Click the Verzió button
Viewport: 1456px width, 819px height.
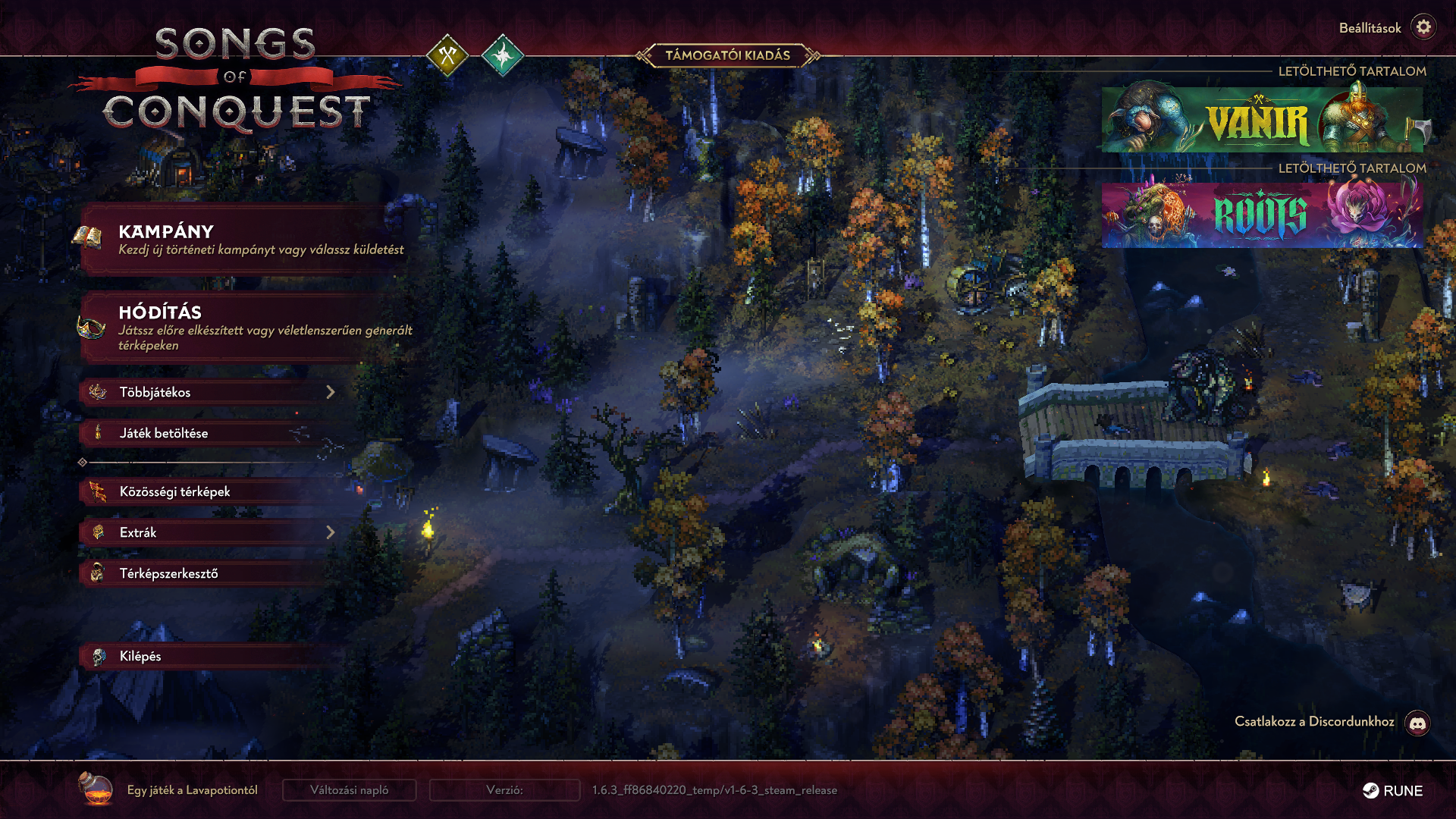click(504, 790)
